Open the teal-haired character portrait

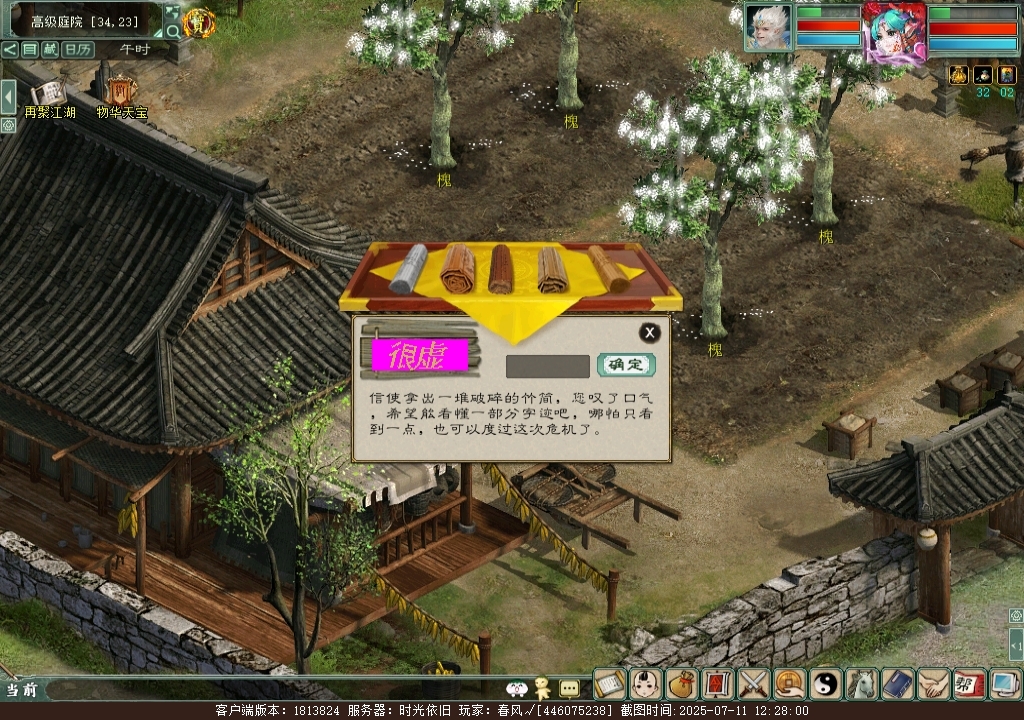(895, 33)
